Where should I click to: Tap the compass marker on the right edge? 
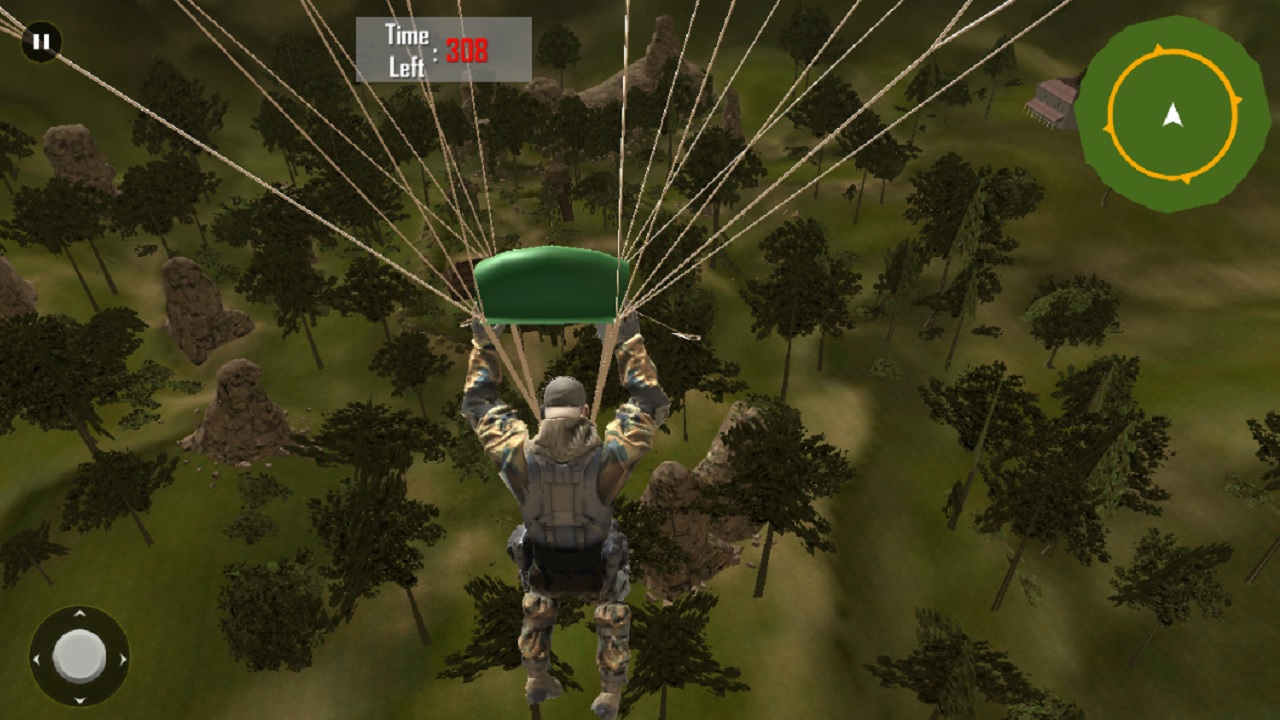[x=1239, y=101]
